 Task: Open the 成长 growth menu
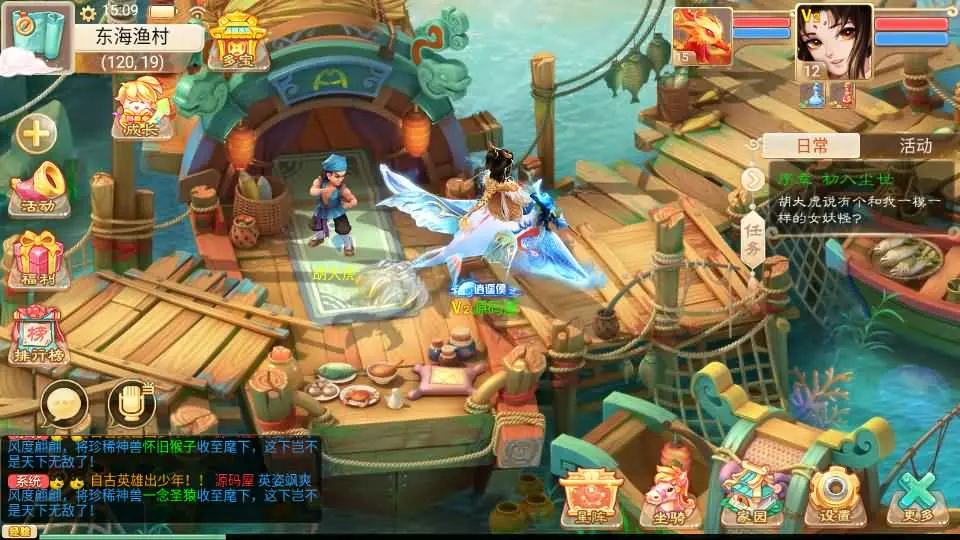143,107
